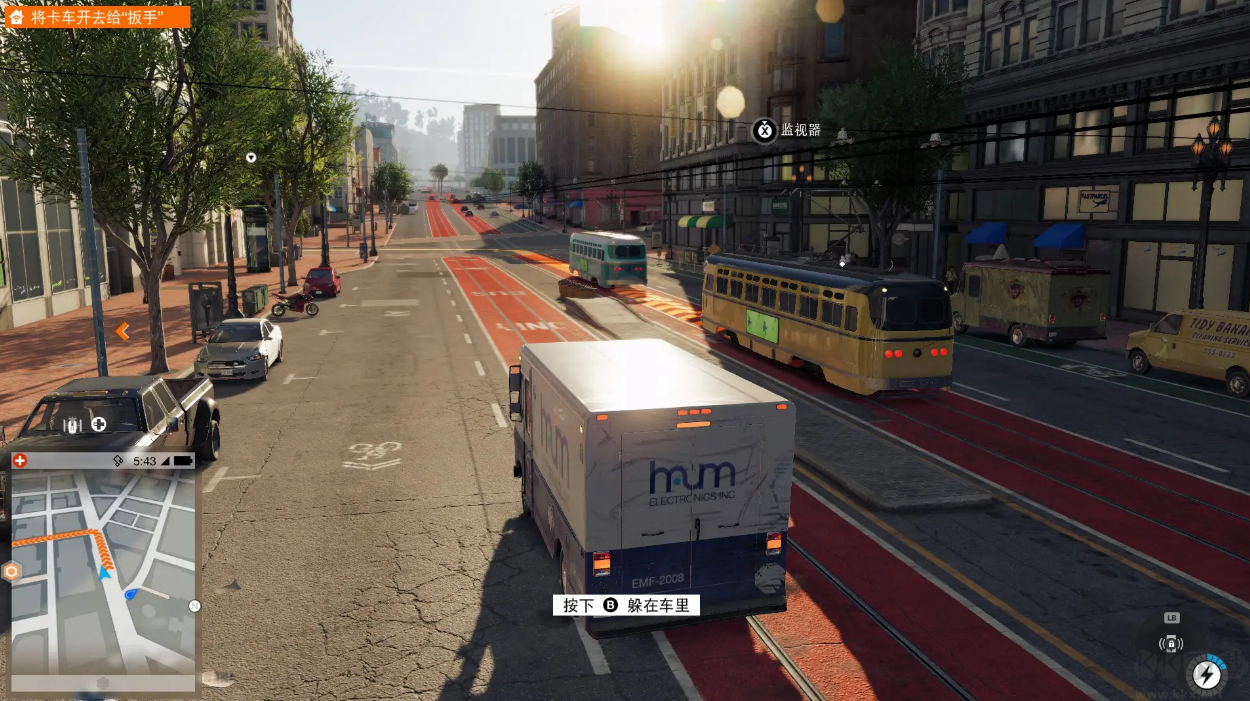
Task: Click the icon on the minimap's bottom bar
Action: pyautogui.click(x=103, y=683)
